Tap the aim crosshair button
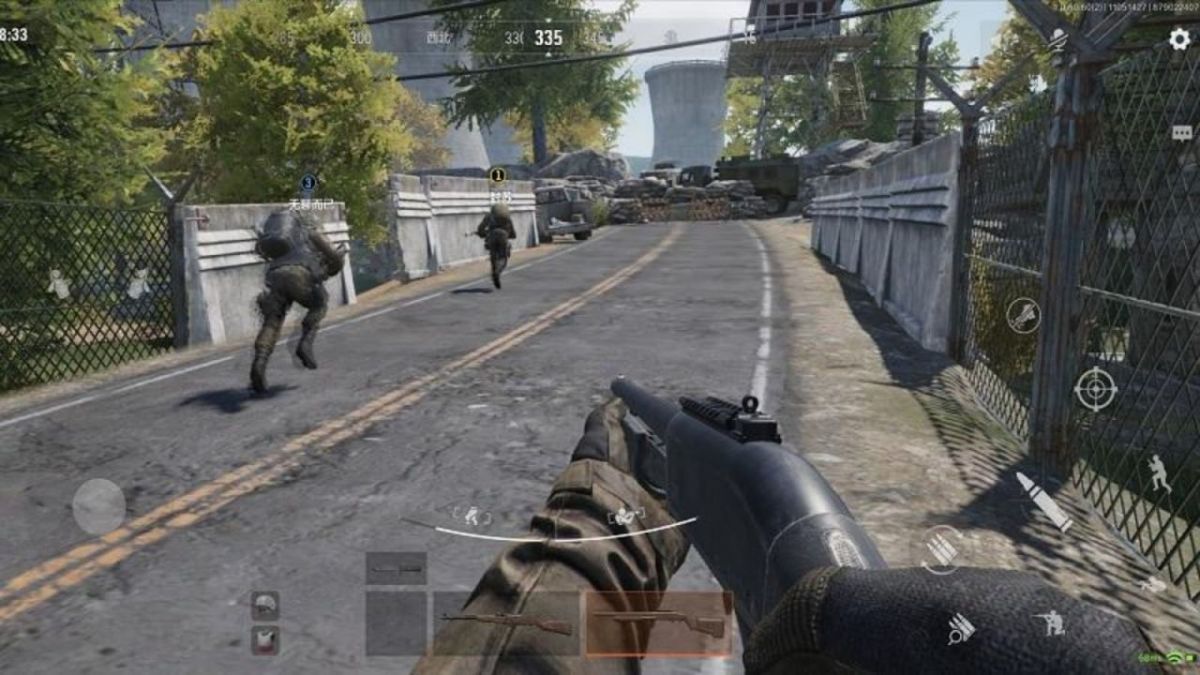1200x675 pixels. click(1095, 389)
